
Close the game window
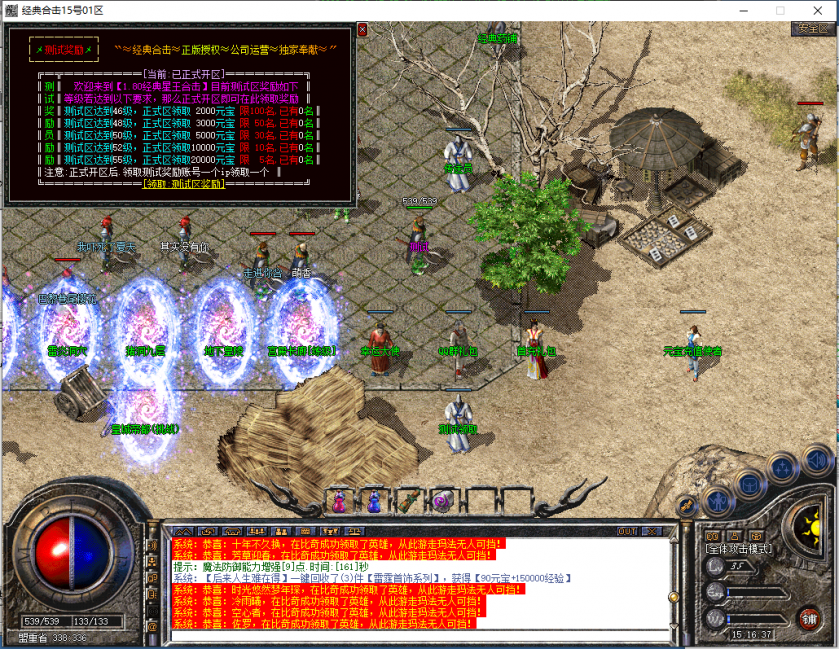818,9
